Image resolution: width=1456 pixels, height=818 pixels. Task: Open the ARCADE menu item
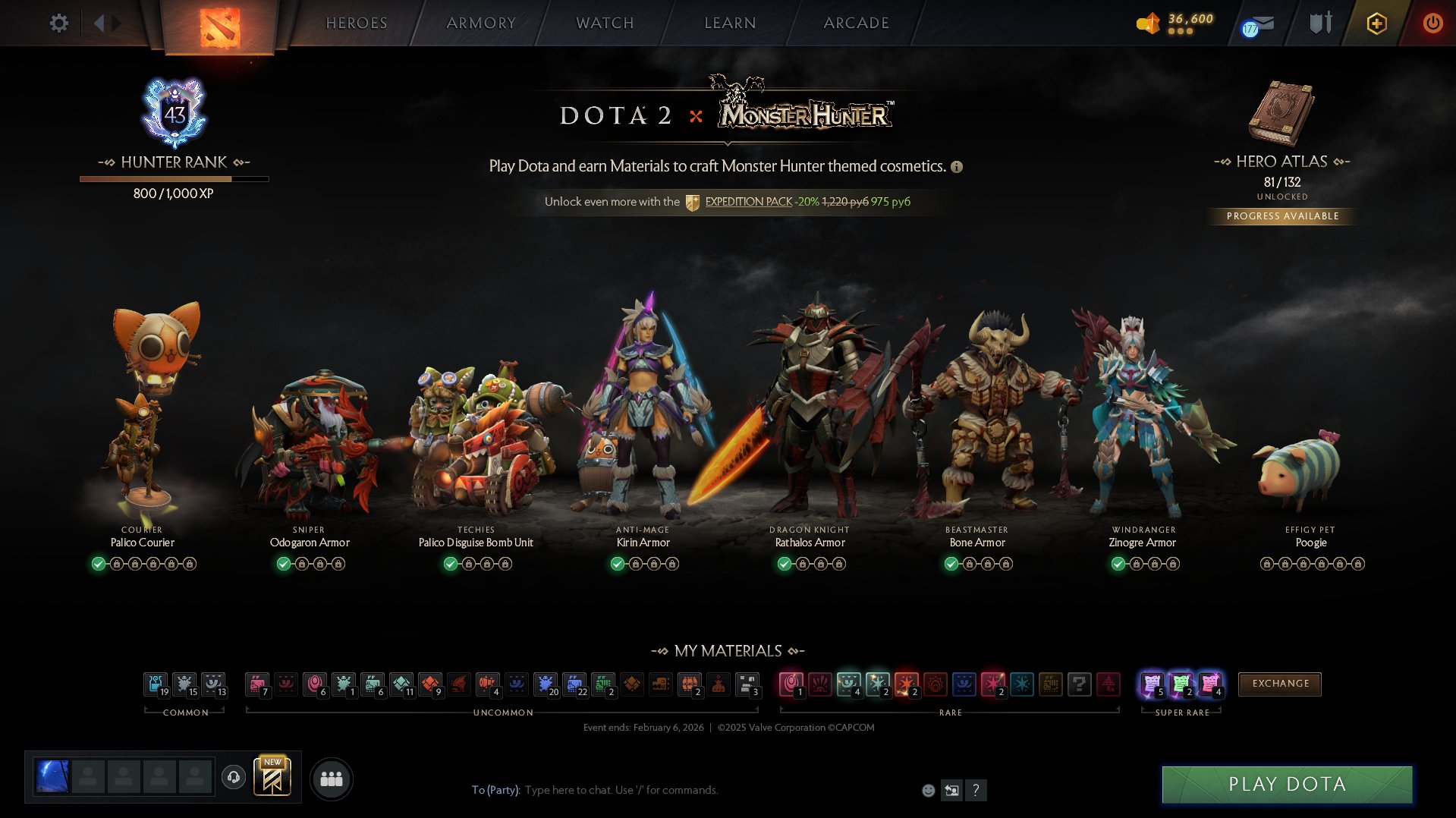coord(856,23)
